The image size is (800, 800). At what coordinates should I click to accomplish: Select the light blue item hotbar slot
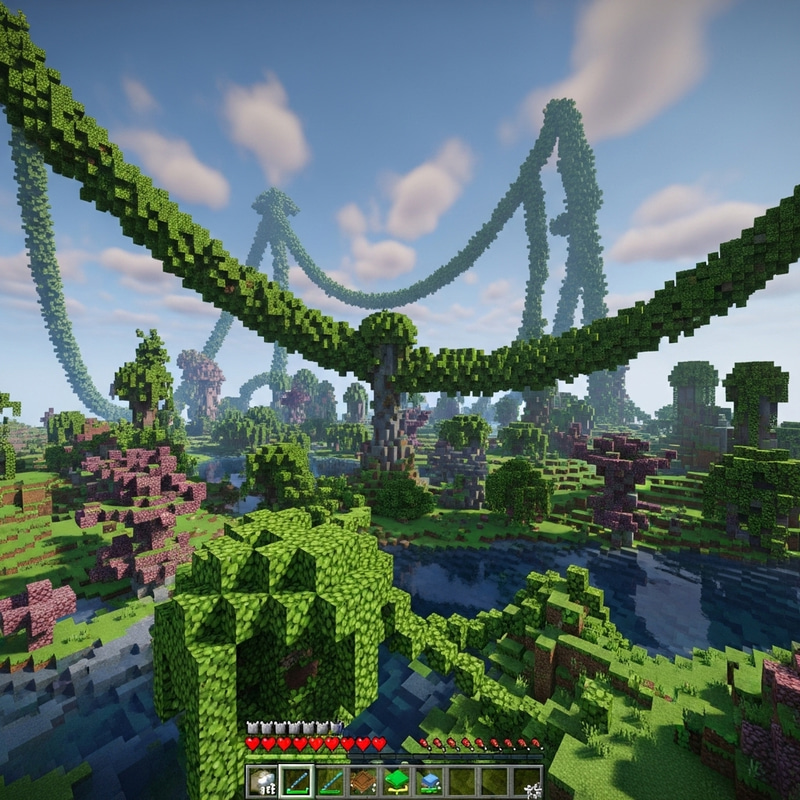[429, 781]
